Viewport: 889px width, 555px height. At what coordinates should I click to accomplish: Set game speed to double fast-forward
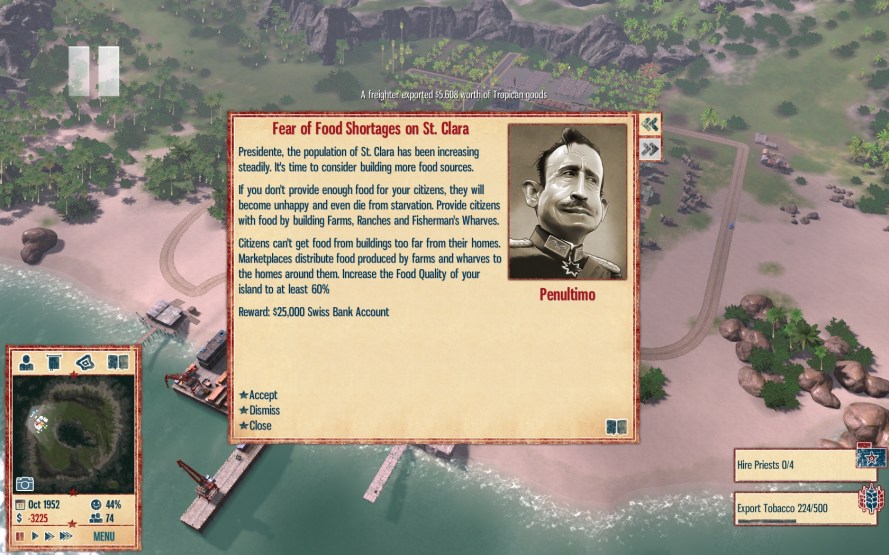[x=50, y=537]
